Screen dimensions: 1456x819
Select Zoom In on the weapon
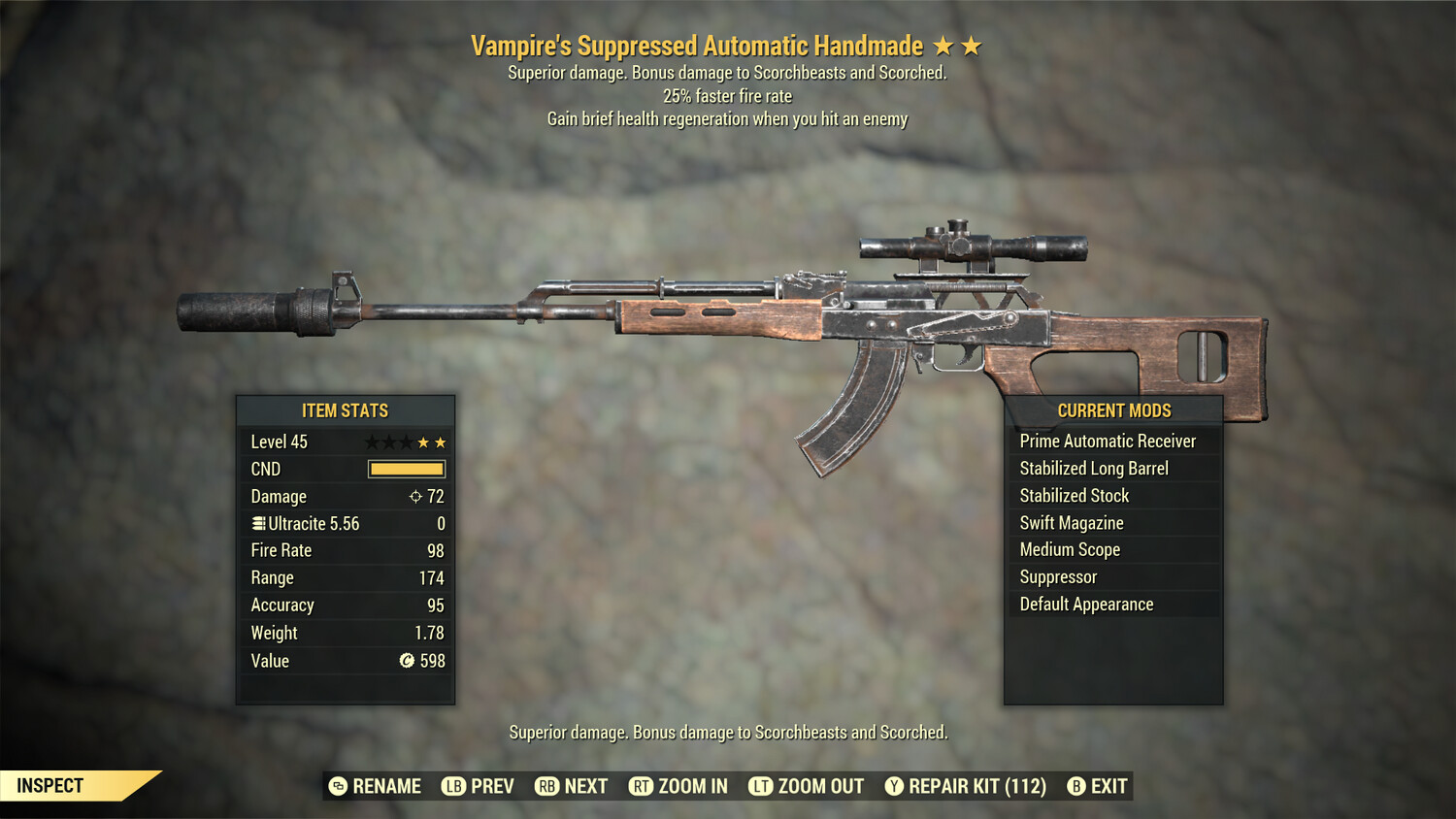[x=678, y=786]
